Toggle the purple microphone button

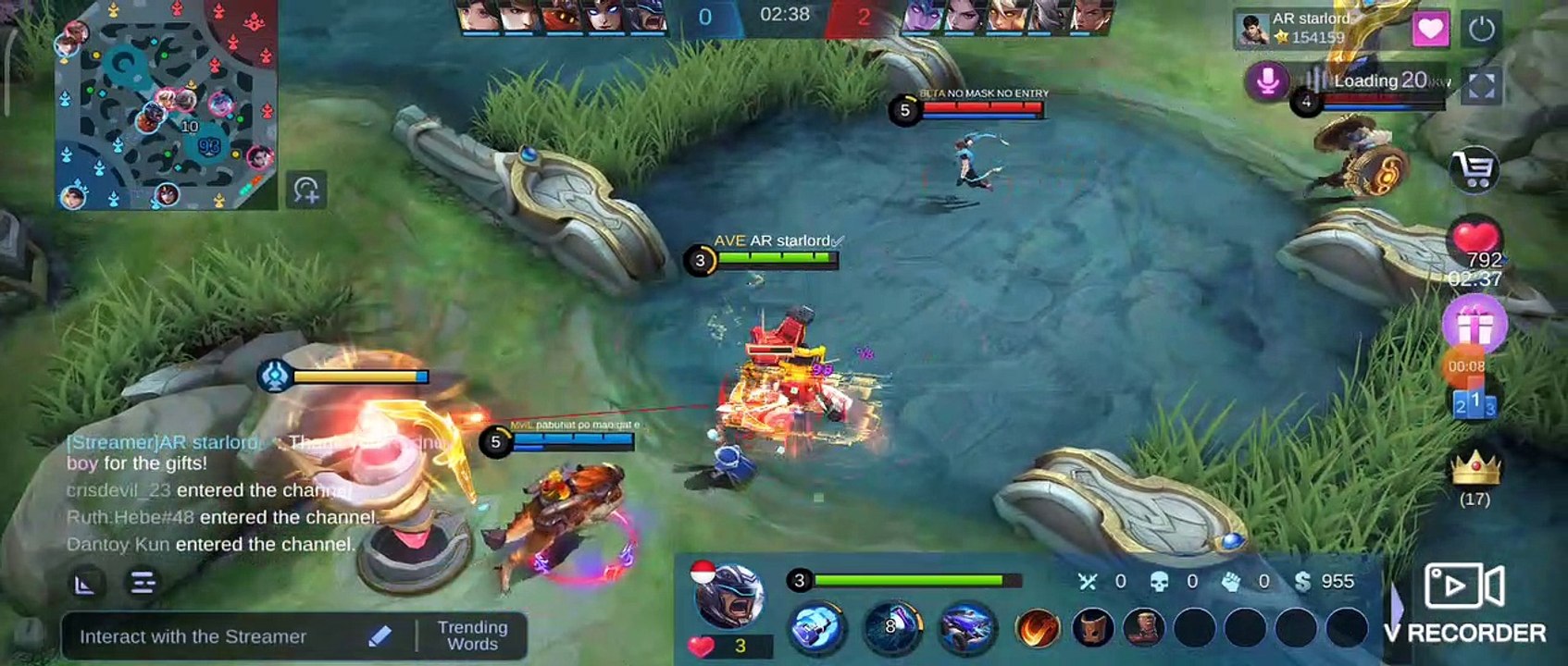1268,81
